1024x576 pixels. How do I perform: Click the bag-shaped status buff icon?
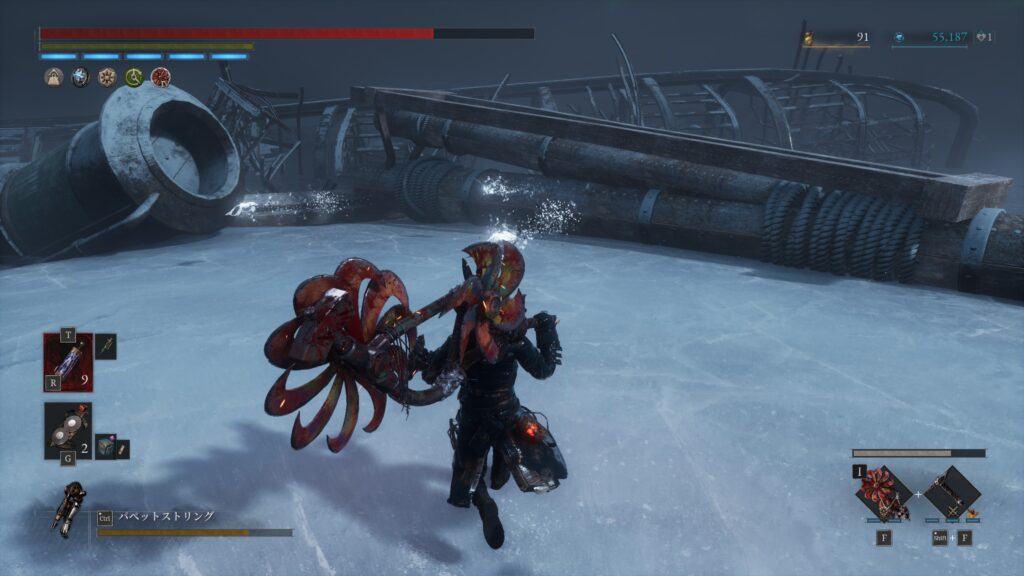(53, 77)
